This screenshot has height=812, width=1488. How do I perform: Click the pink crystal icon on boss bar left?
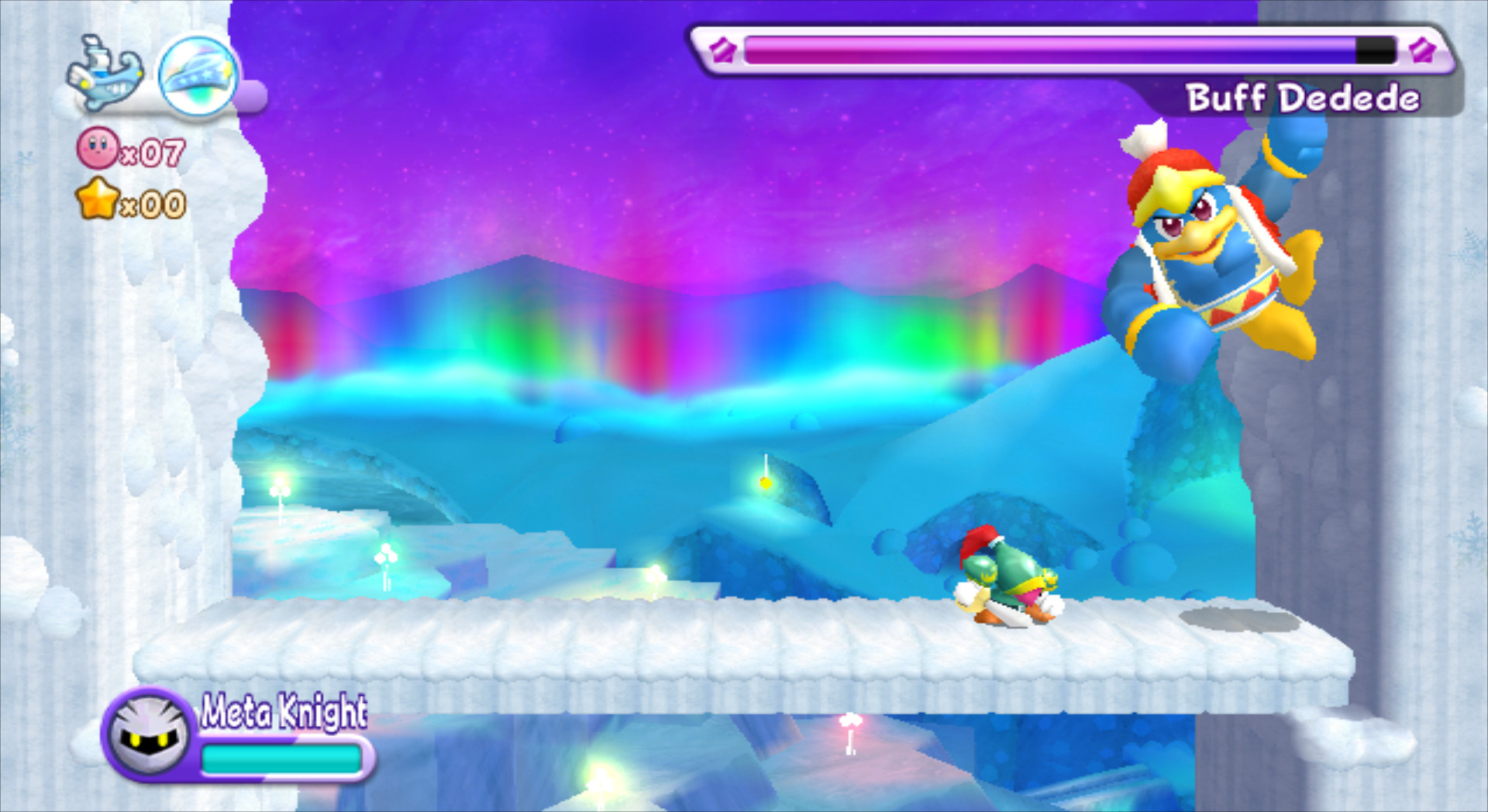click(x=724, y=50)
